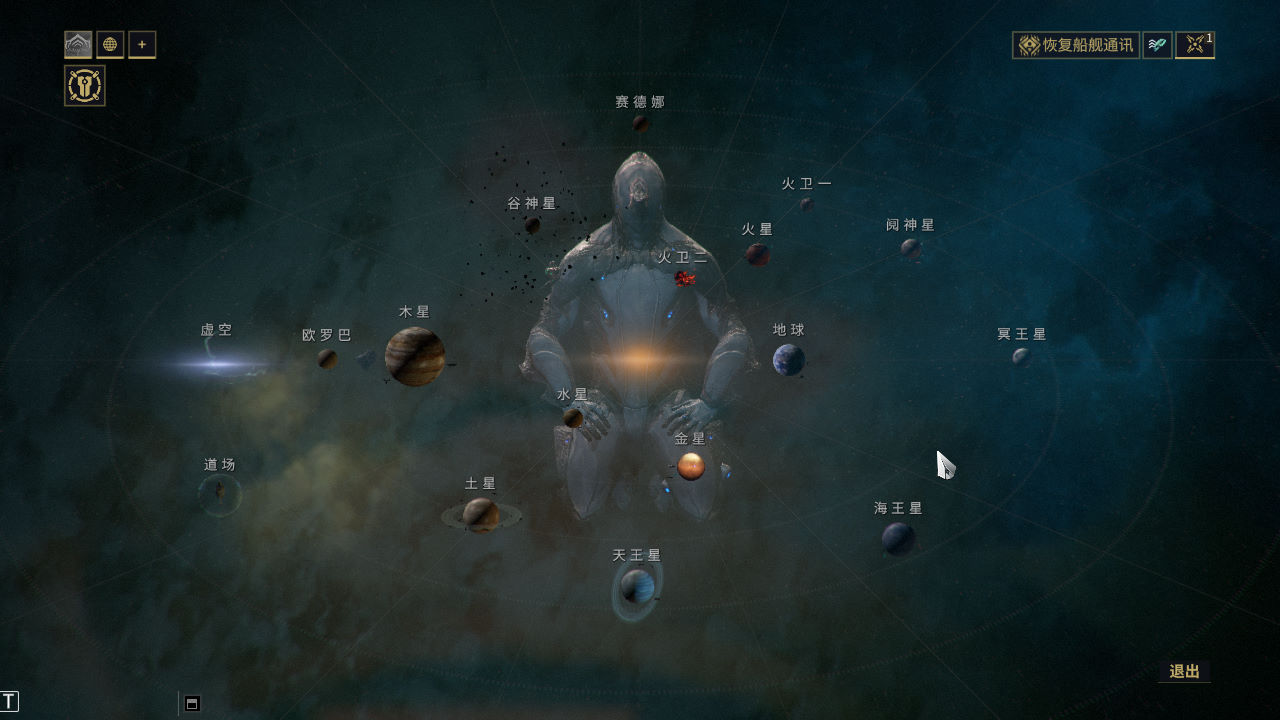1280x720 pixels.
Task: Select the 火星 planet node
Action: 758,254
